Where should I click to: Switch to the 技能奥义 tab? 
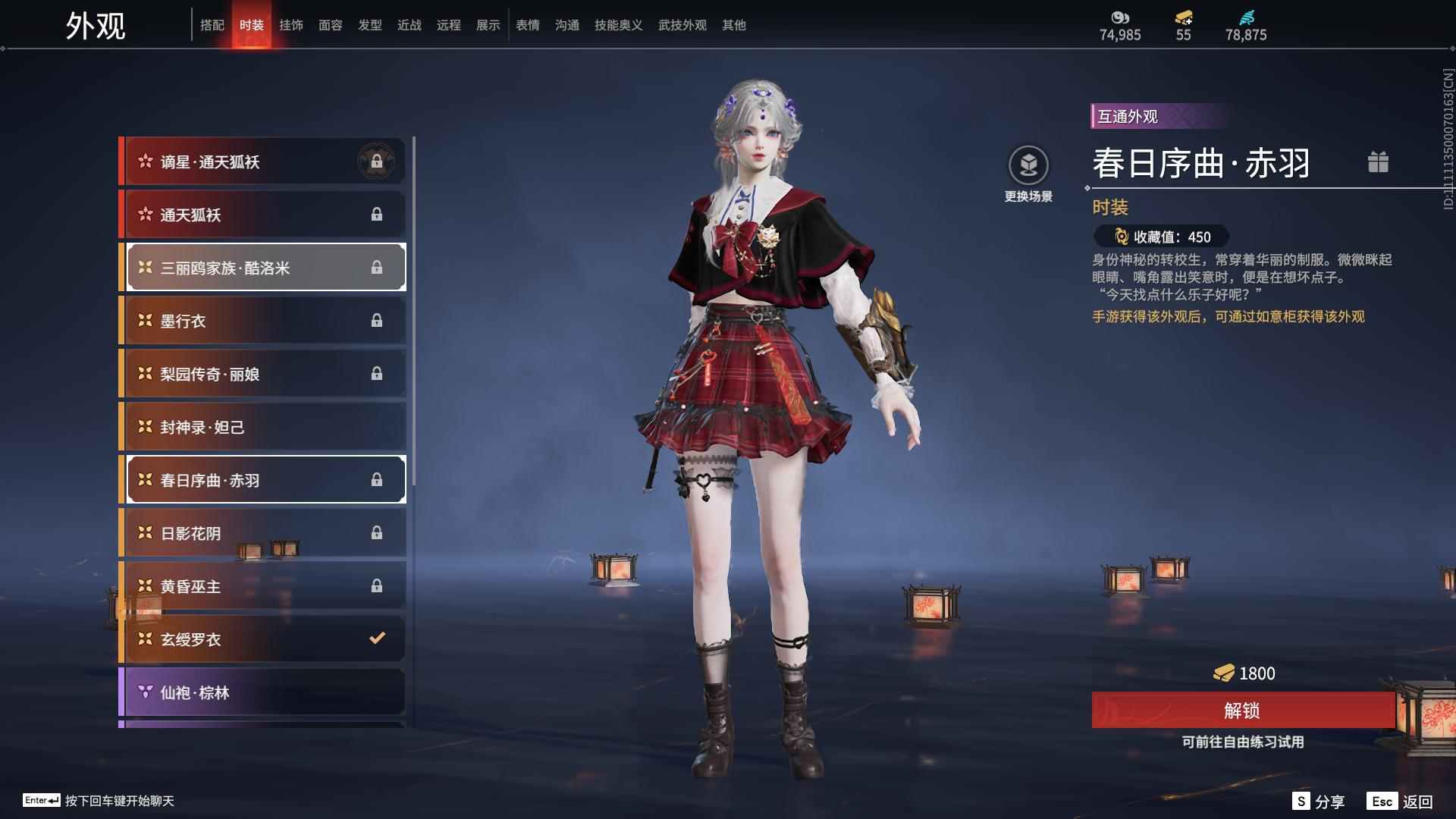click(618, 25)
